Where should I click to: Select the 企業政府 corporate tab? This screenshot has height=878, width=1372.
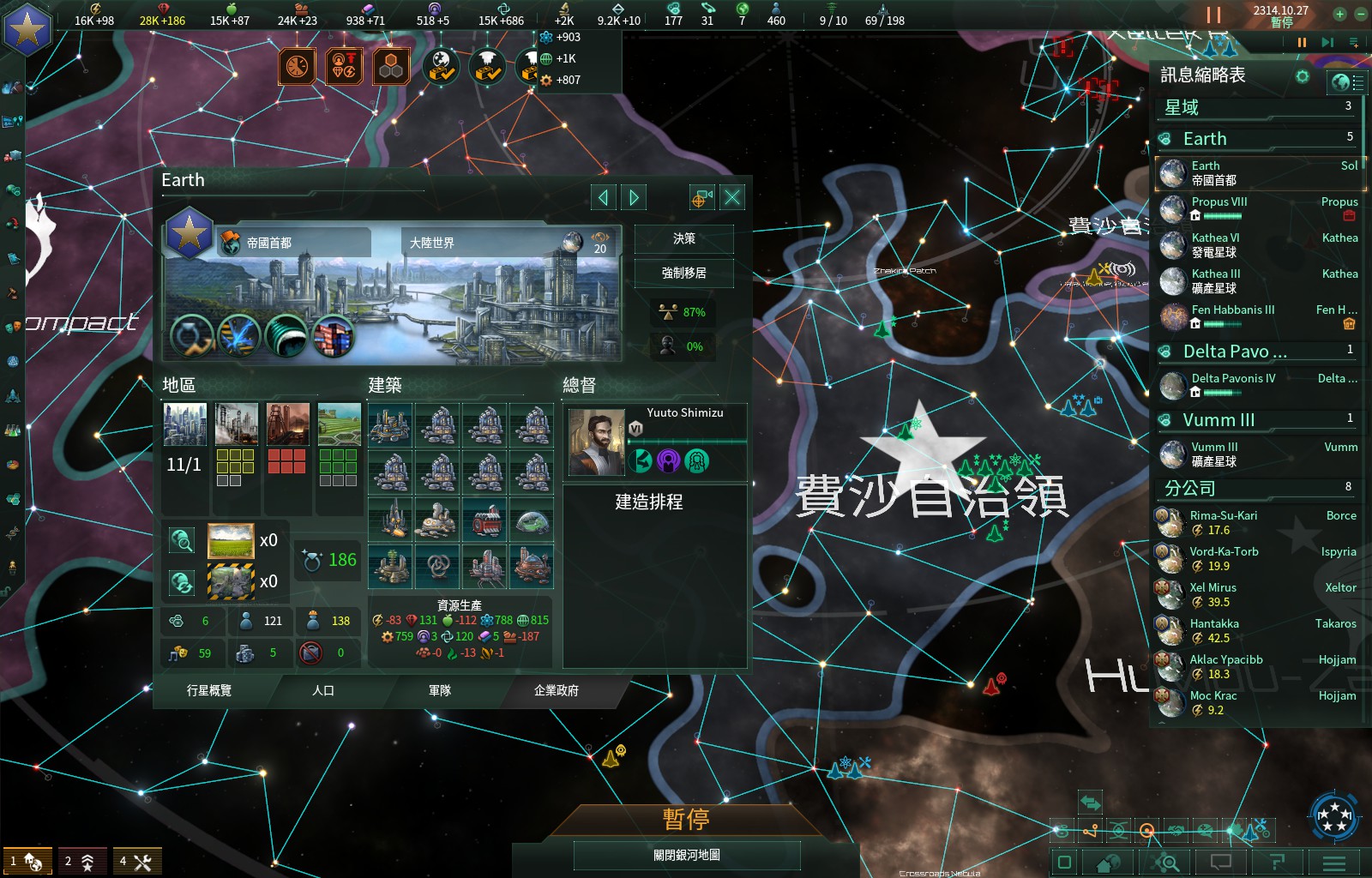click(x=557, y=690)
